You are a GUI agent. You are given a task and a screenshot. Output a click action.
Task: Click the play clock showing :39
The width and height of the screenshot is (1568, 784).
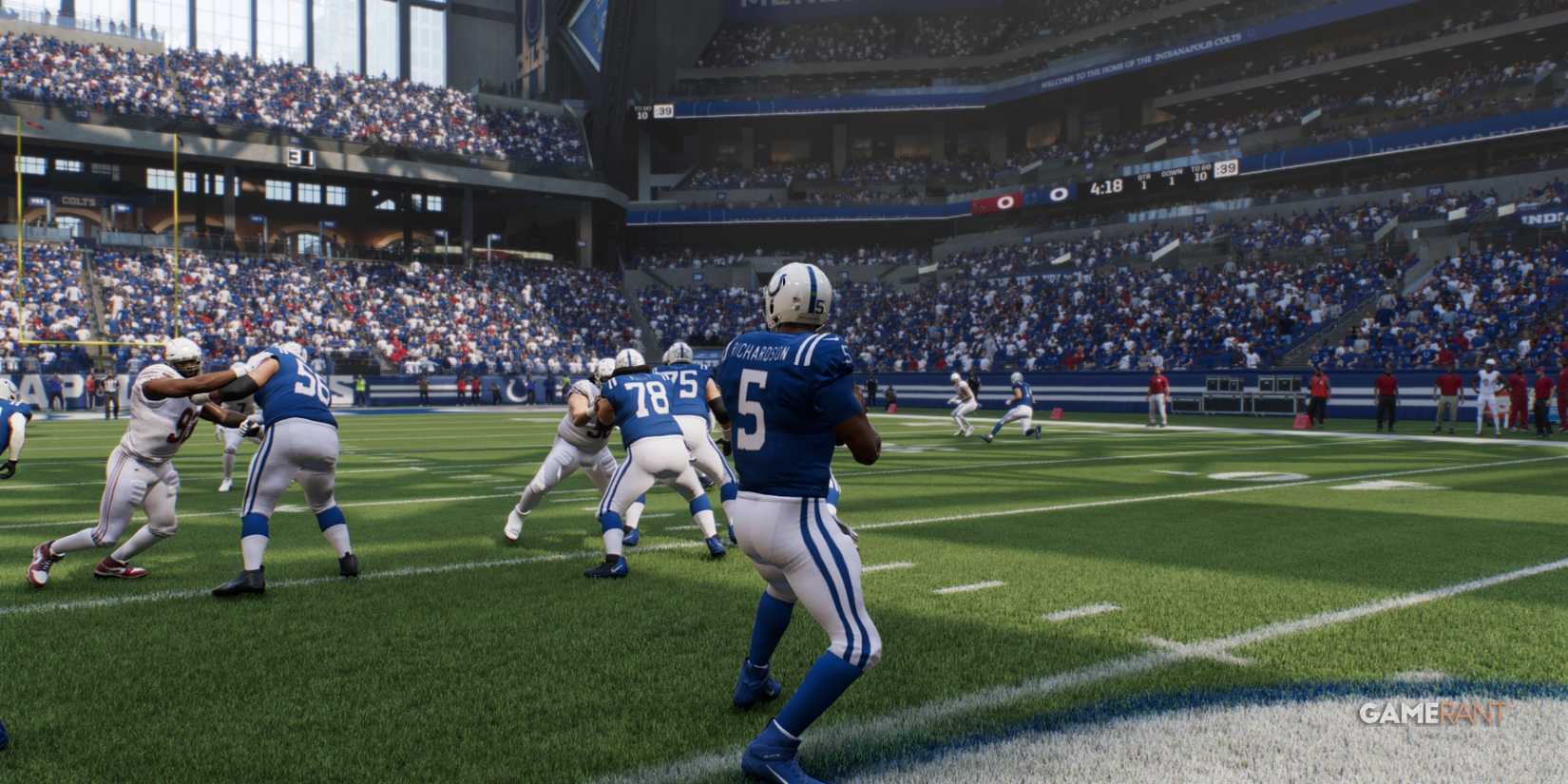1228,169
